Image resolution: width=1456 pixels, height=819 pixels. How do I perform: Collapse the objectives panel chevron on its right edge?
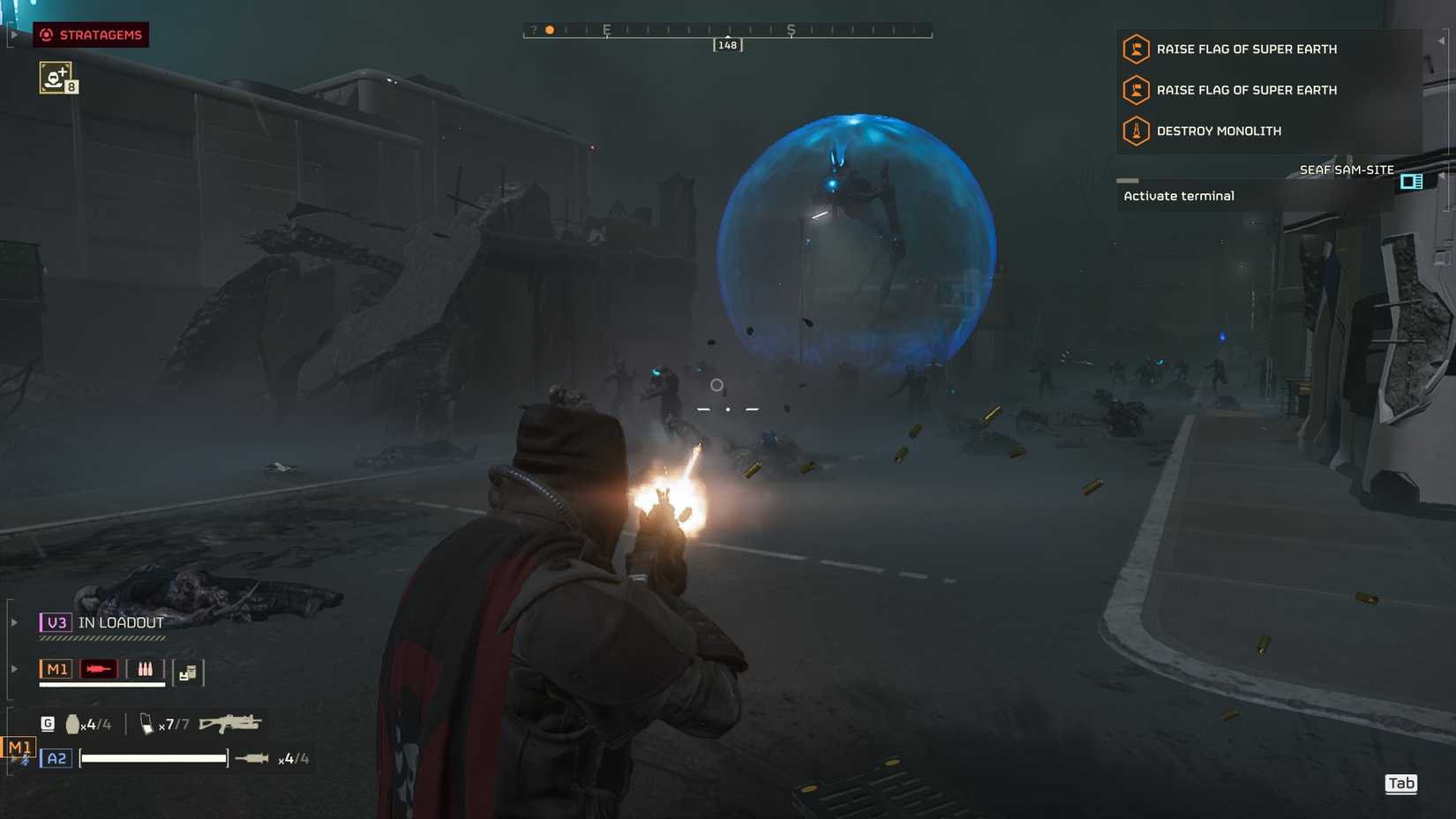pyautogui.click(x=1443, y=41)
